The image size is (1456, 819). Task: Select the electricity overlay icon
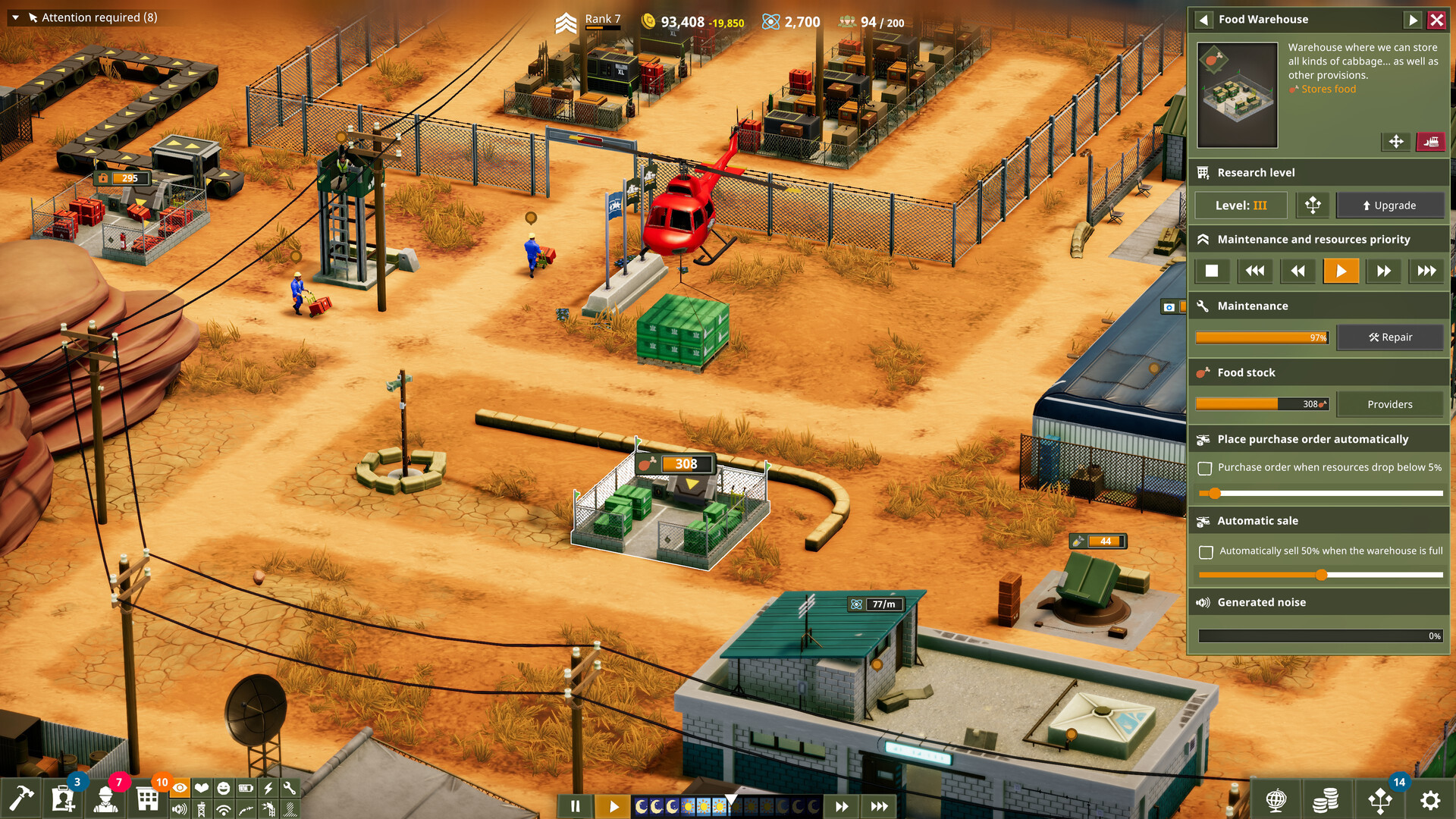pos(267,789)
